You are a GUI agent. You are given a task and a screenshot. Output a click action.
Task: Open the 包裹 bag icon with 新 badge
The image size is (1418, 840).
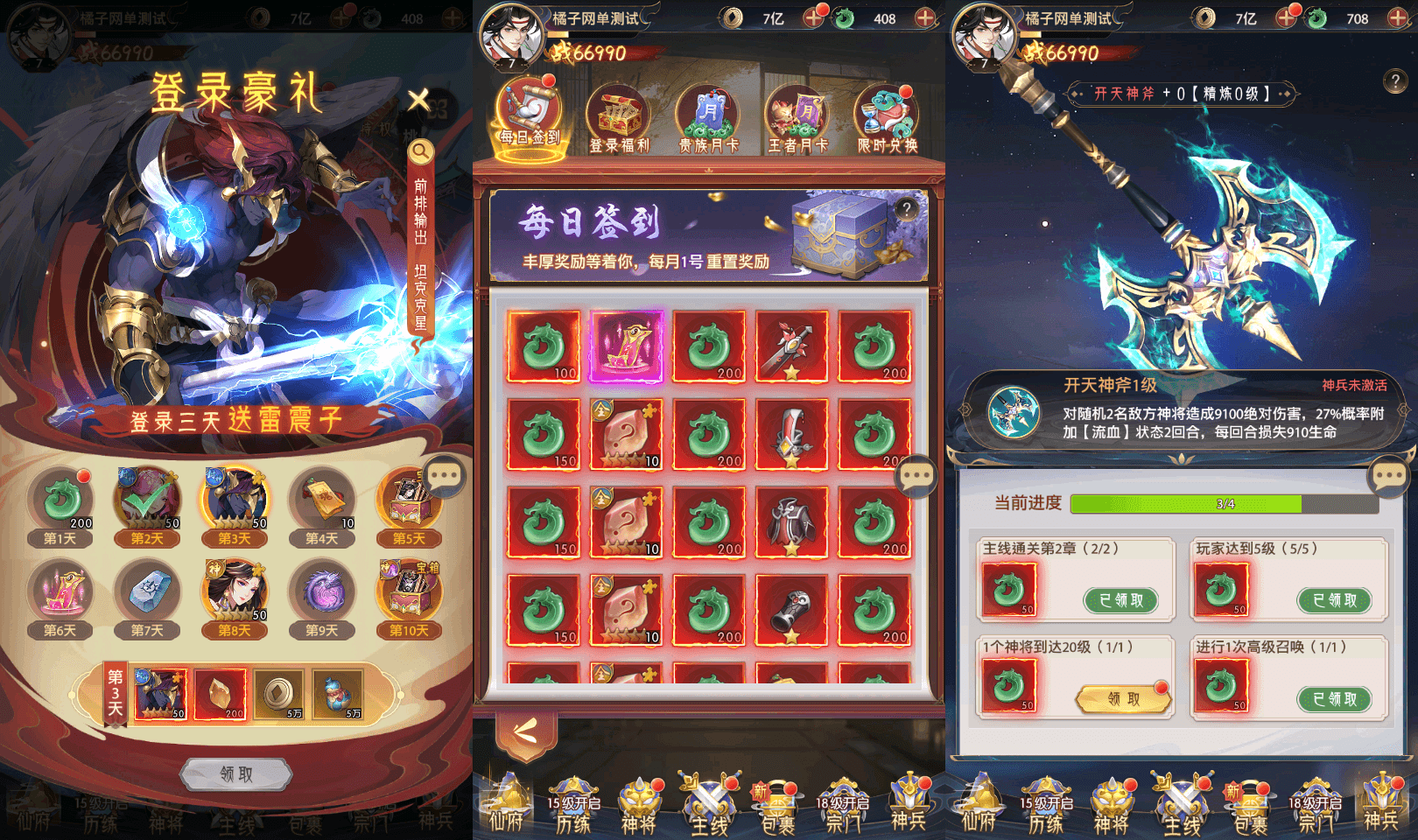pyautogui.click(x=776, y=805)
